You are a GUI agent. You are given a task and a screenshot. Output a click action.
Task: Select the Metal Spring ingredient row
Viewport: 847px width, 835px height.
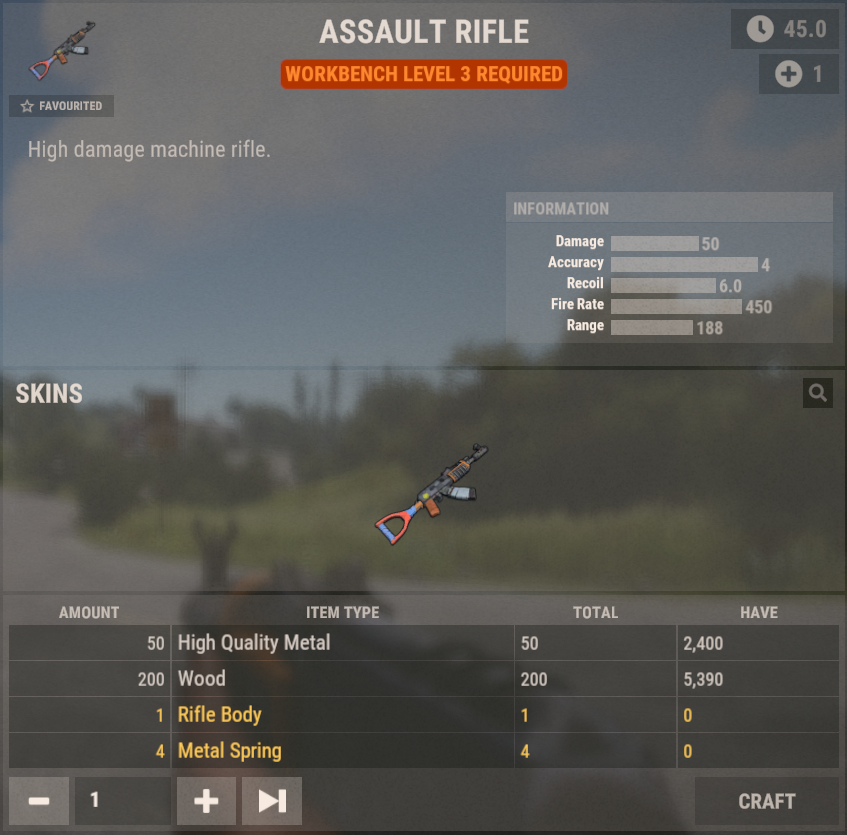click(x=423, y=751)
